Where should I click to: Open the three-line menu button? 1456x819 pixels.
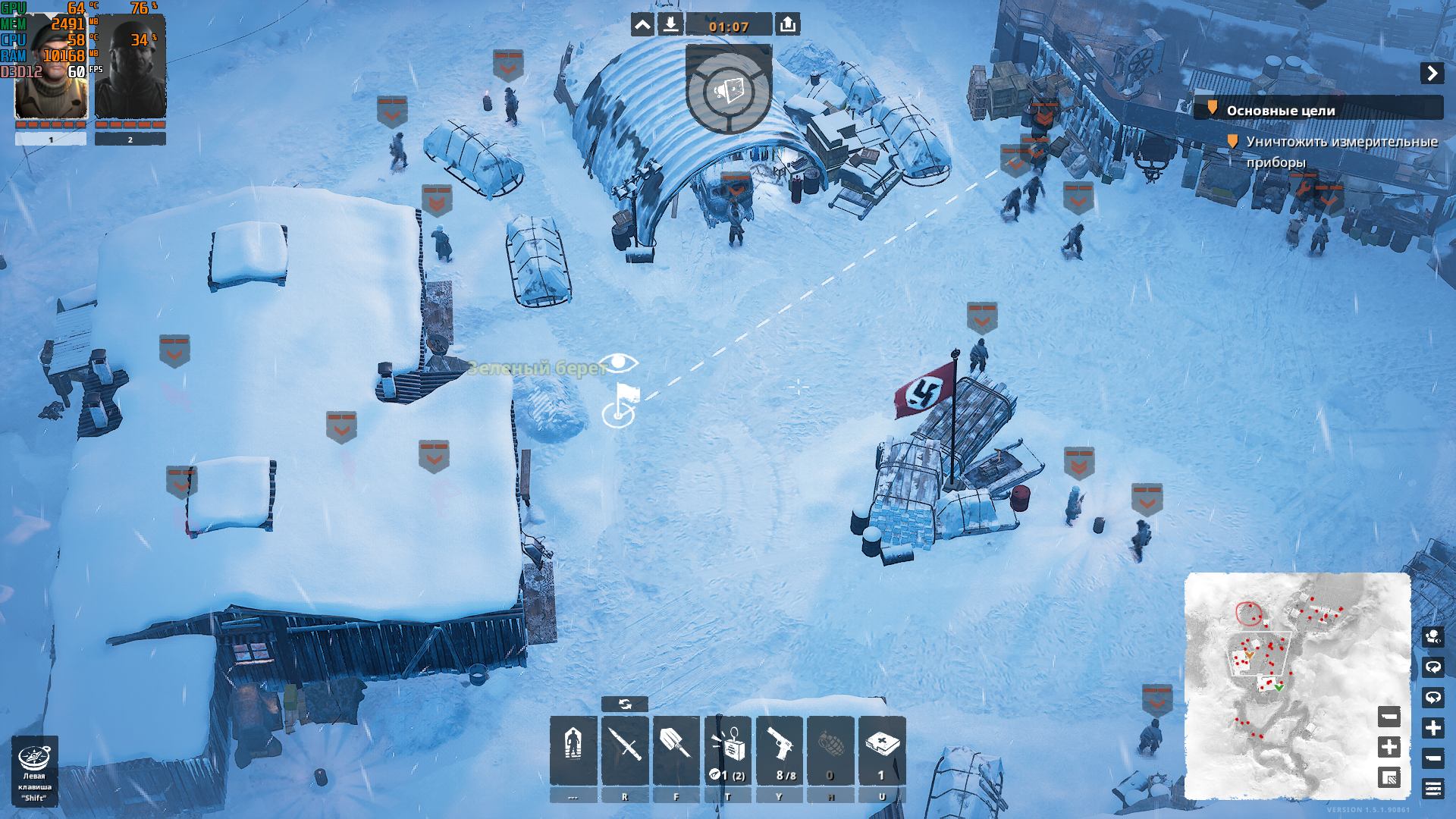coord(1432,789)
